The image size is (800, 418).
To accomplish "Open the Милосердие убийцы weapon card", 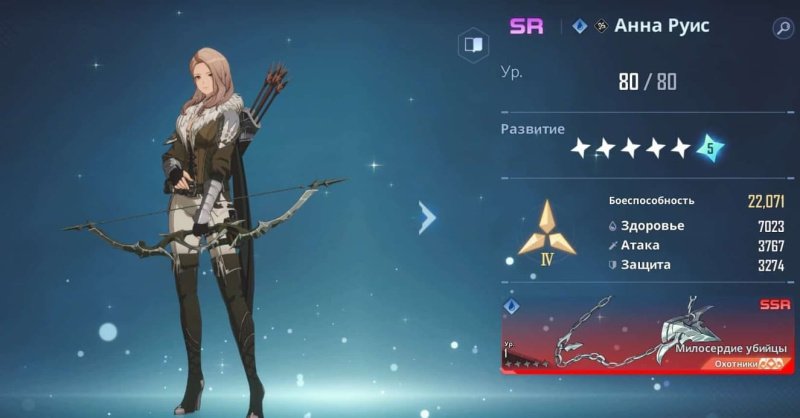I will (646, 334).
